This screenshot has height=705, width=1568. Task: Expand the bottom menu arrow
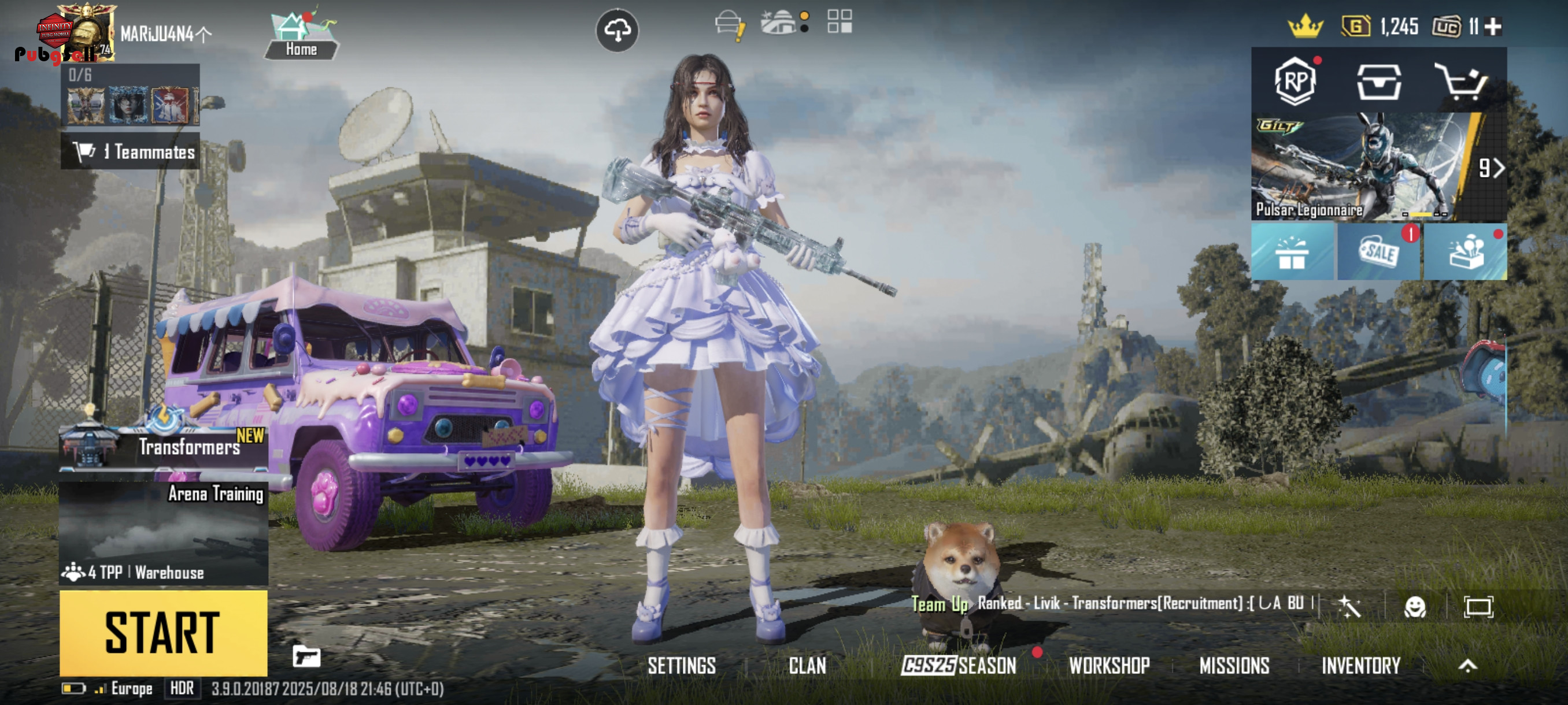pyautogui.click(x=1467, y=666)
